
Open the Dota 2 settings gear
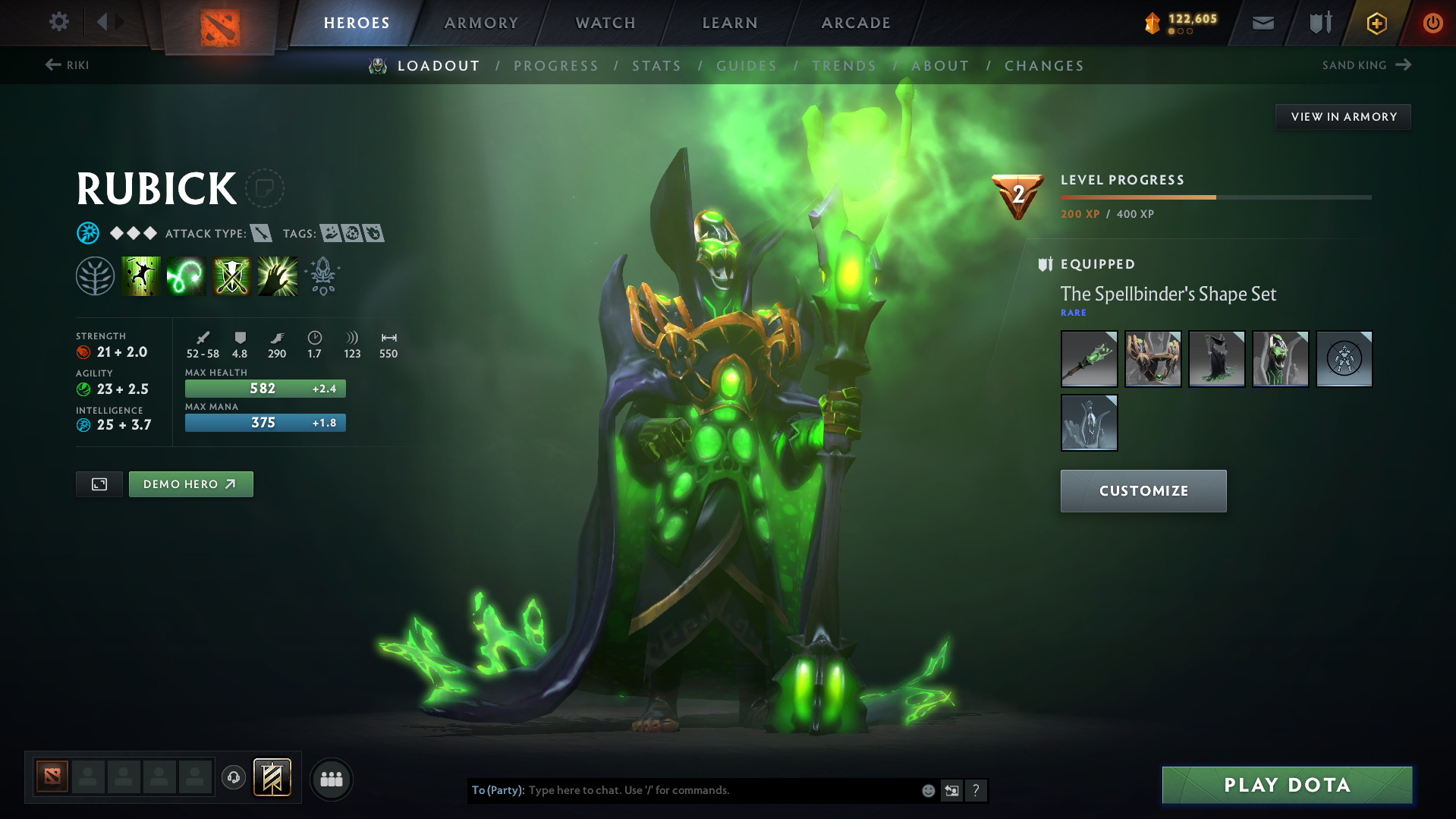coord(58,22)
